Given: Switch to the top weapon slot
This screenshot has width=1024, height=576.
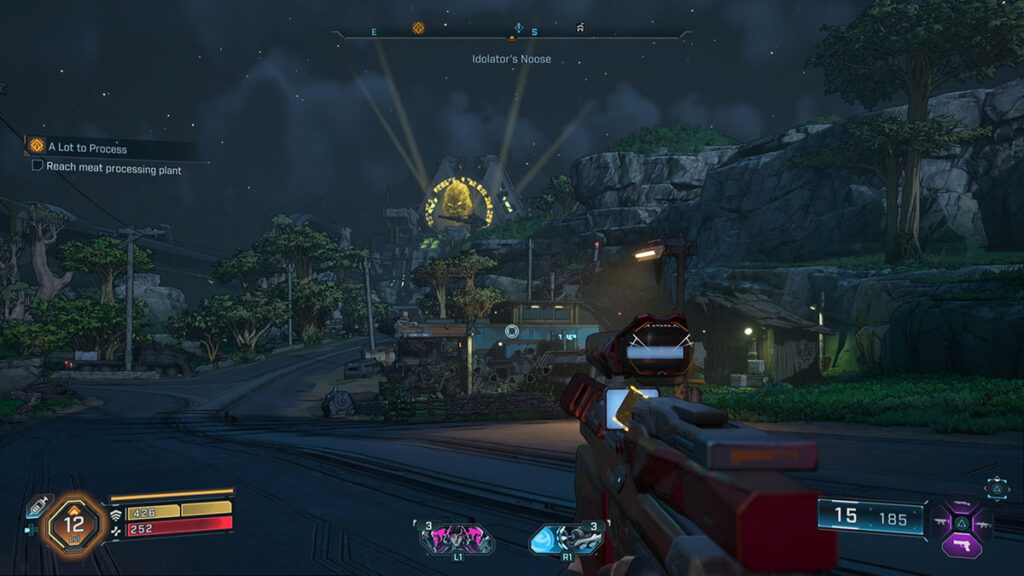Looking at the screenshot, I should coord(962,504).
